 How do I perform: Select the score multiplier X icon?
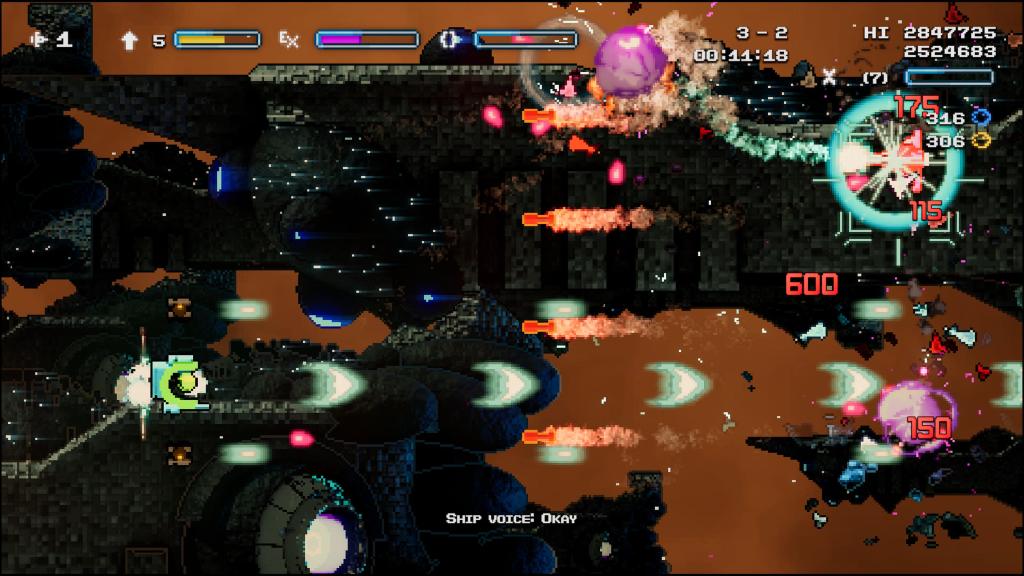pos(829,74)
